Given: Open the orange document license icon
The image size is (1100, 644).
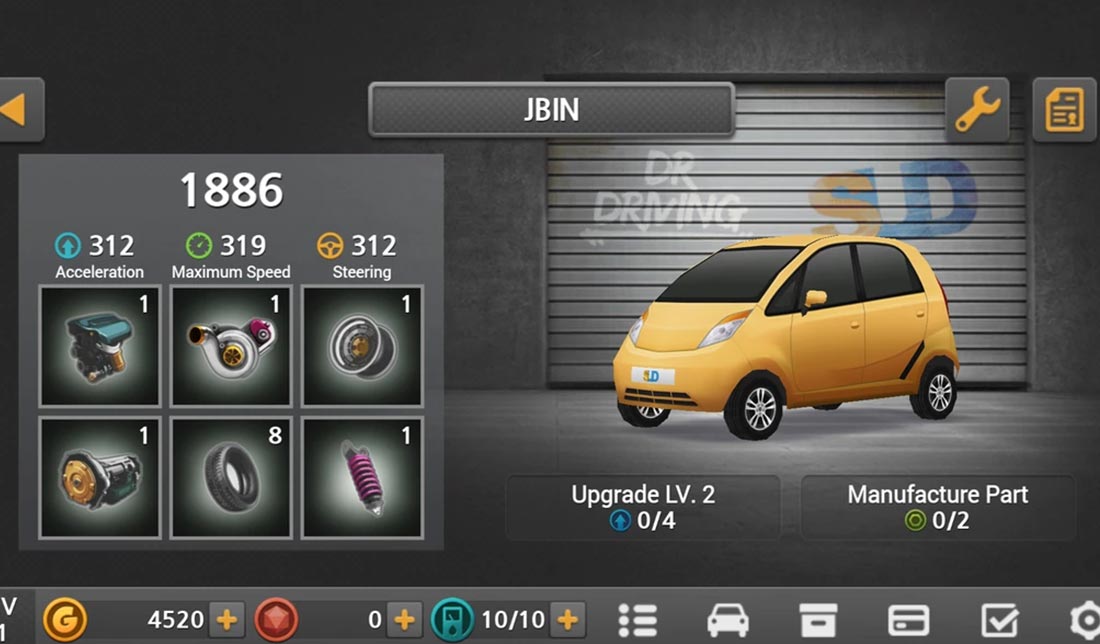Looking at the screenshot, I should (x=1064, y=109).
